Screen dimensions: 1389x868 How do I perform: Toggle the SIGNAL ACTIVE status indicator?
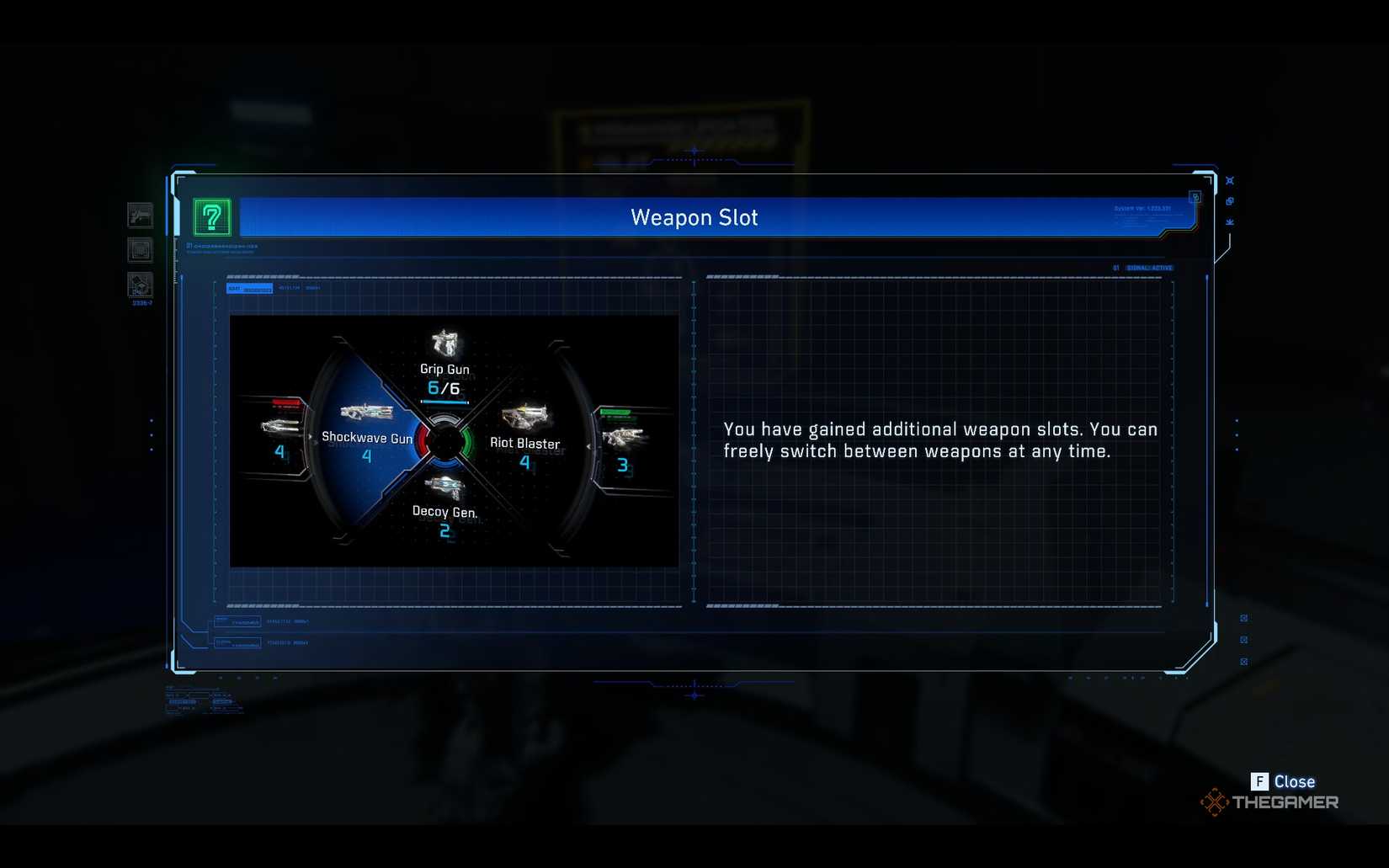[1151, 266]
